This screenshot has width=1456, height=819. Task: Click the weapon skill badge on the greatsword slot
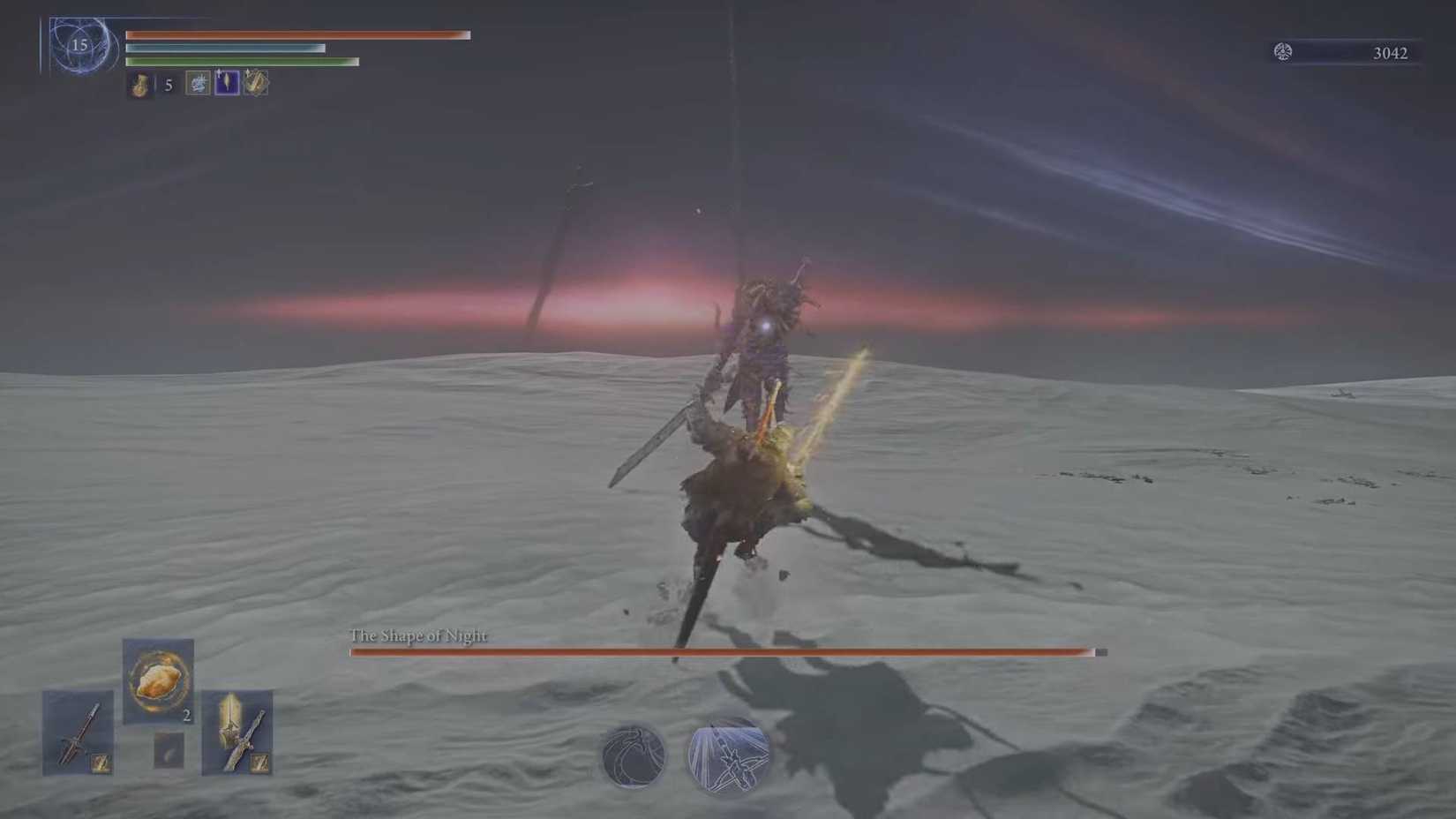click(x=259, y=763)
